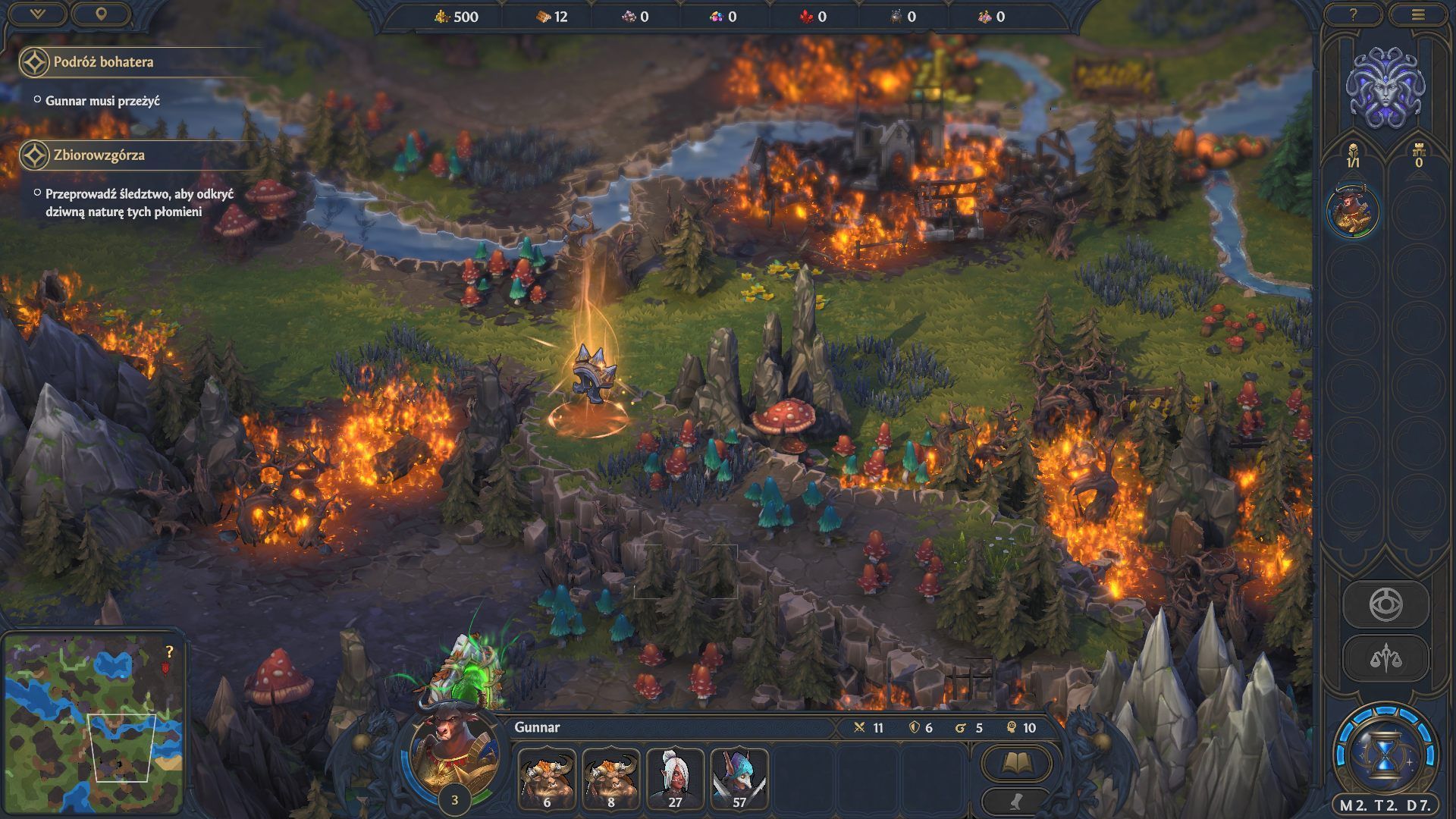Image resolution: width=1456 pixels, height=819 pixels.
Task: Toggle the eye view button
Action: pyautogui.click(x=1385, y=605)
